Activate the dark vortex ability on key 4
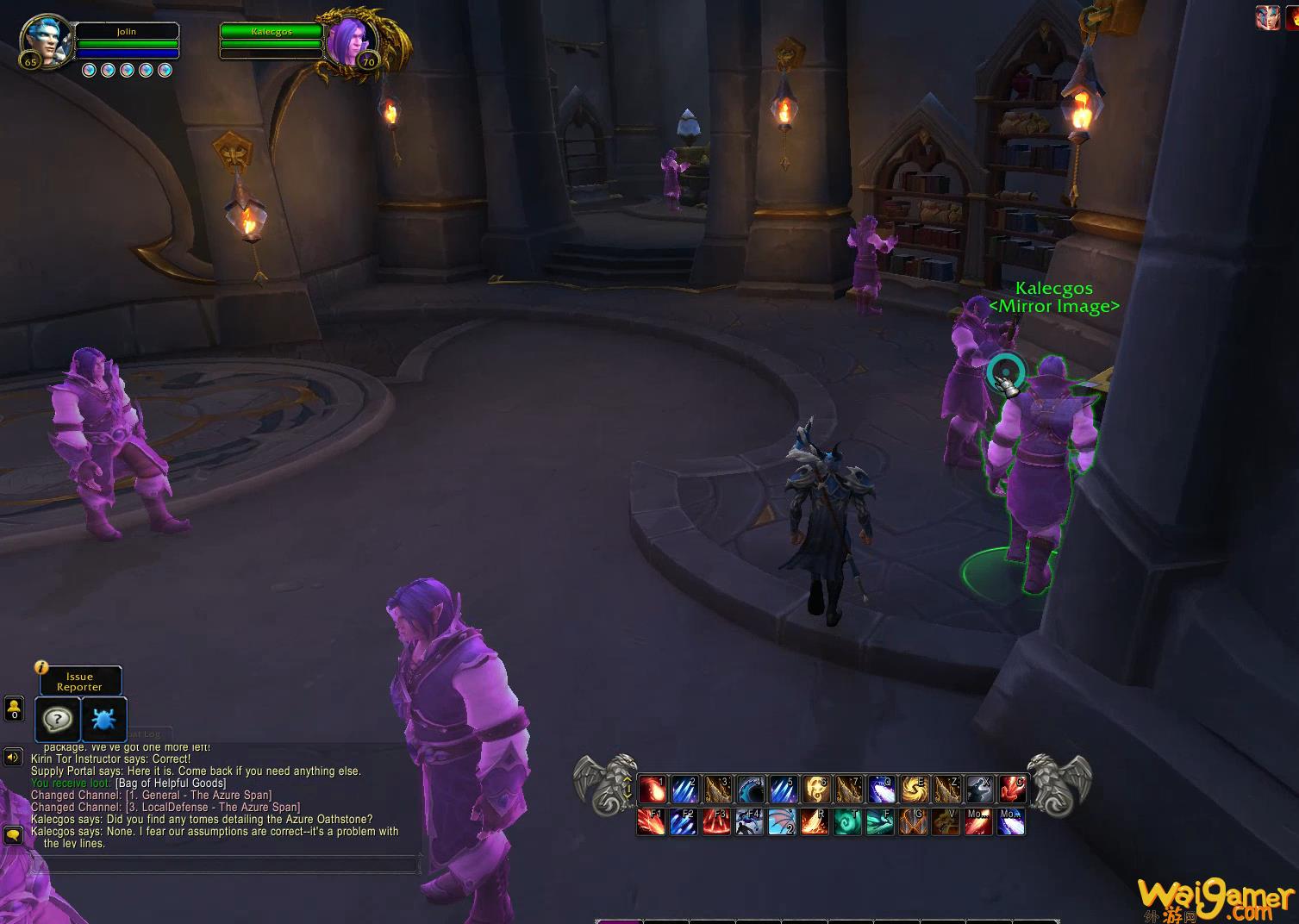The height and width of the screenshot is (924, 1299). [x=751, y=789]
